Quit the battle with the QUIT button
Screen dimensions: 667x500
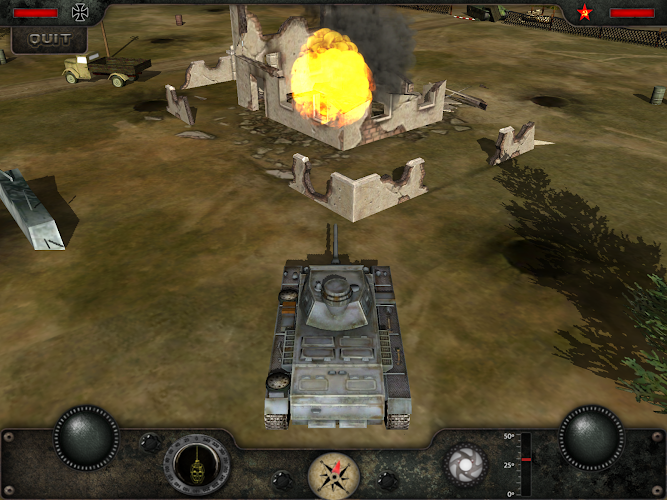[x=49, y=39]
